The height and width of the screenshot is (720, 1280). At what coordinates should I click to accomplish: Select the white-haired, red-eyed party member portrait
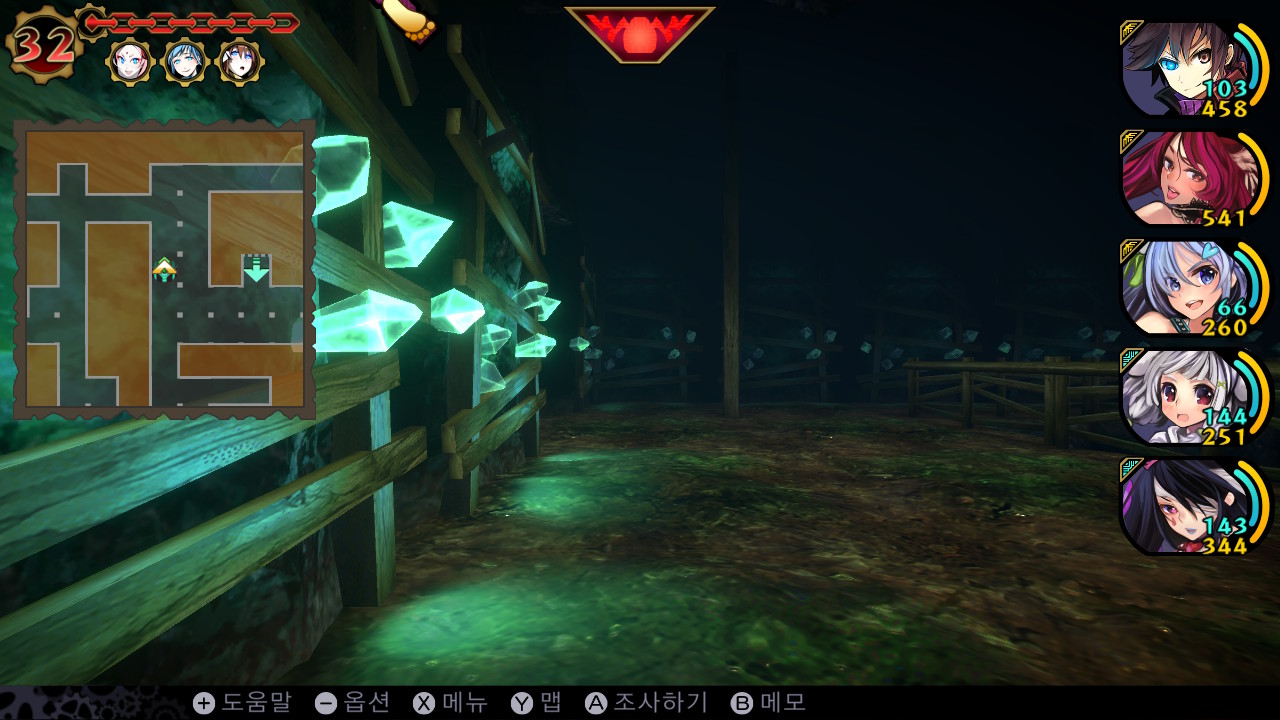pyautogui.click(x=1180, y=398)
